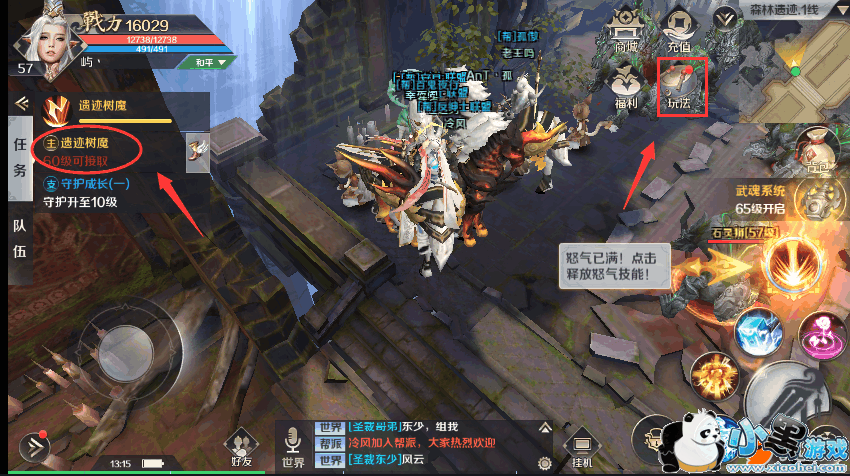Open the 和平 combat mode dropdown
This screenshot has height=476, width=850.
pos(203,61)
